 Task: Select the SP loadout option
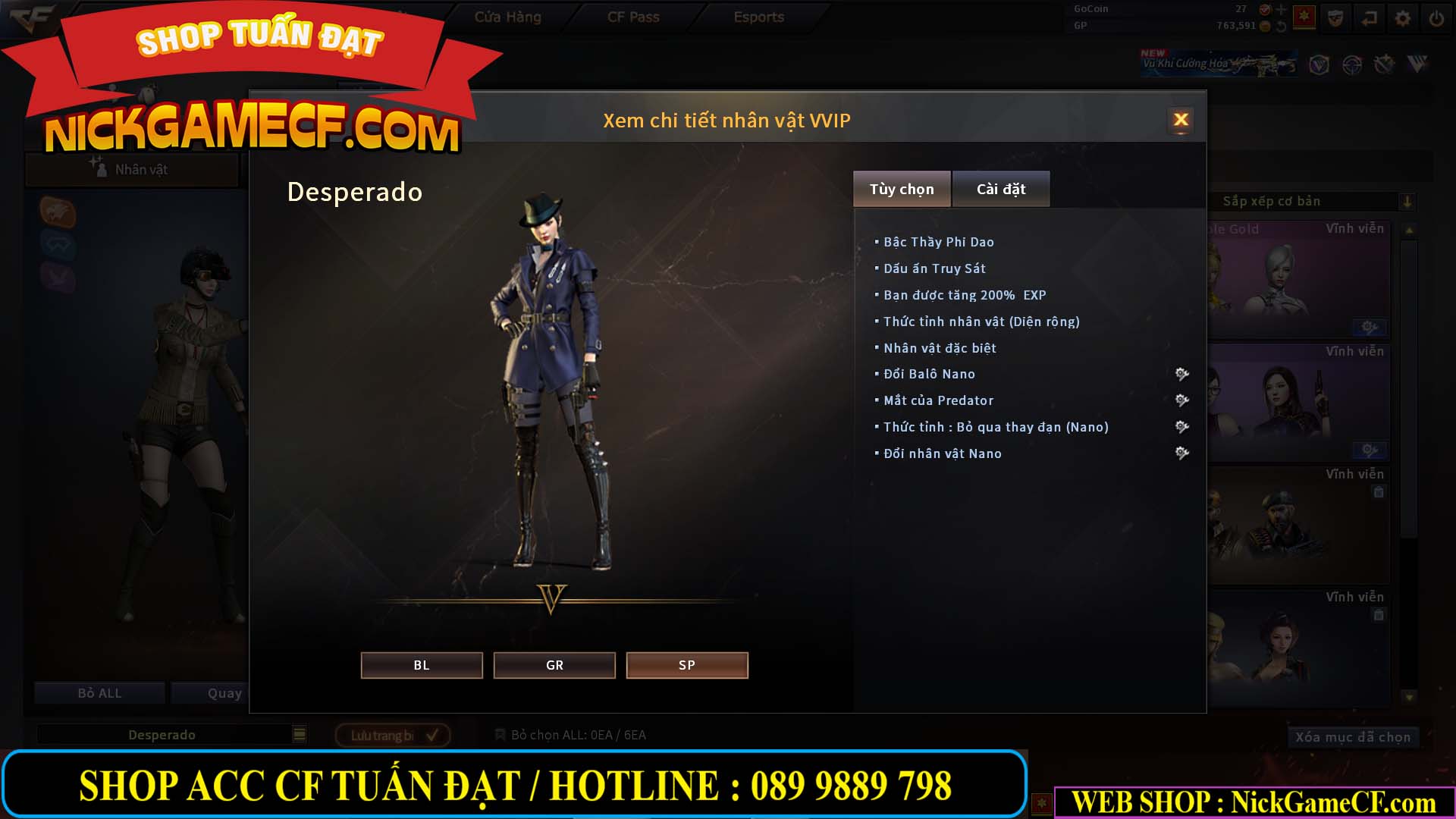coord(686,665)
